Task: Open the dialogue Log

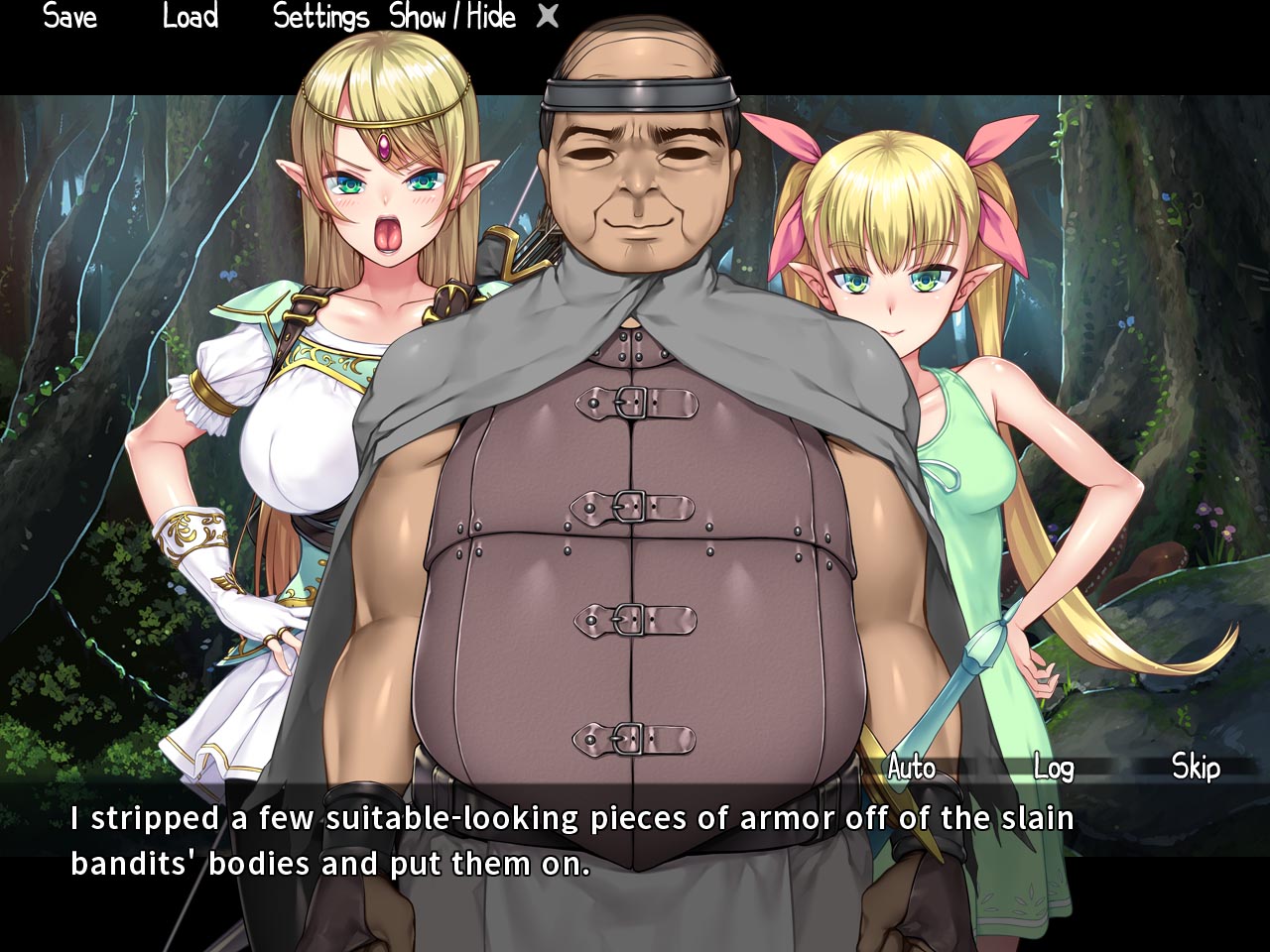Action: [x=1053, y=768]
